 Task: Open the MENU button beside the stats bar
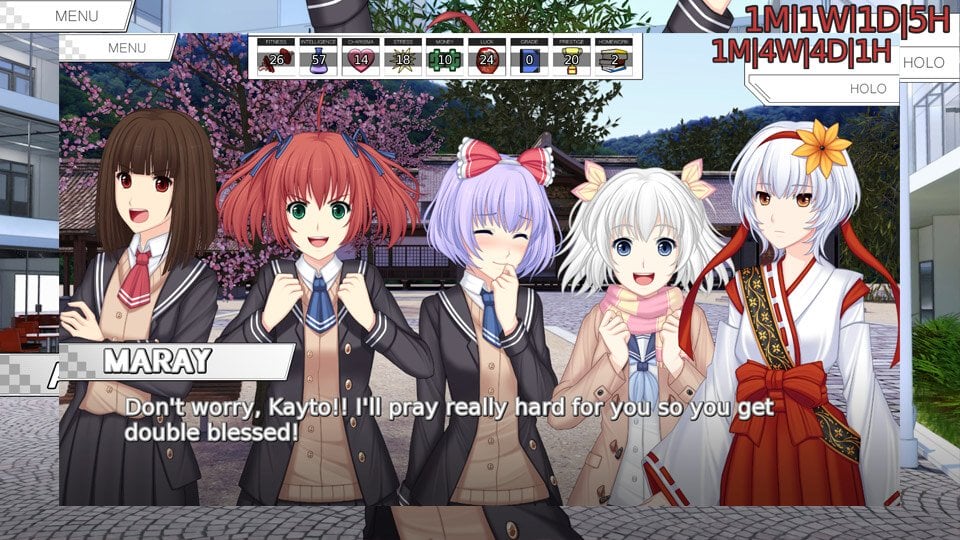pos(126,47)
